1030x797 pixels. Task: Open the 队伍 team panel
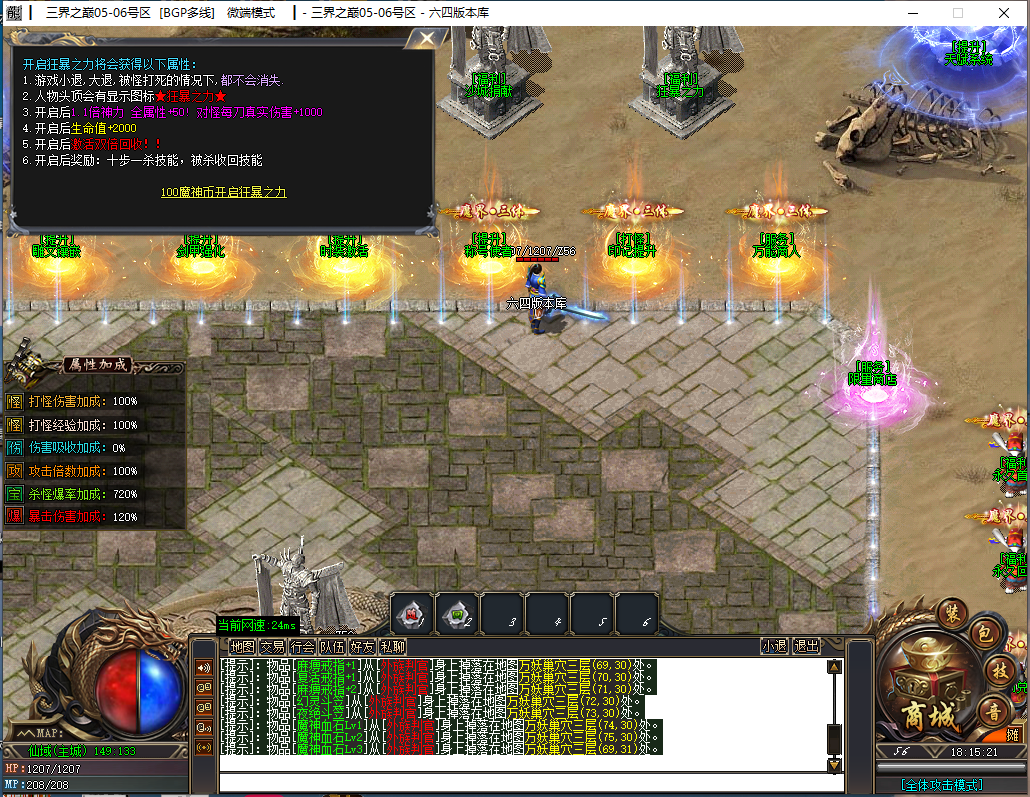(332, 647)
